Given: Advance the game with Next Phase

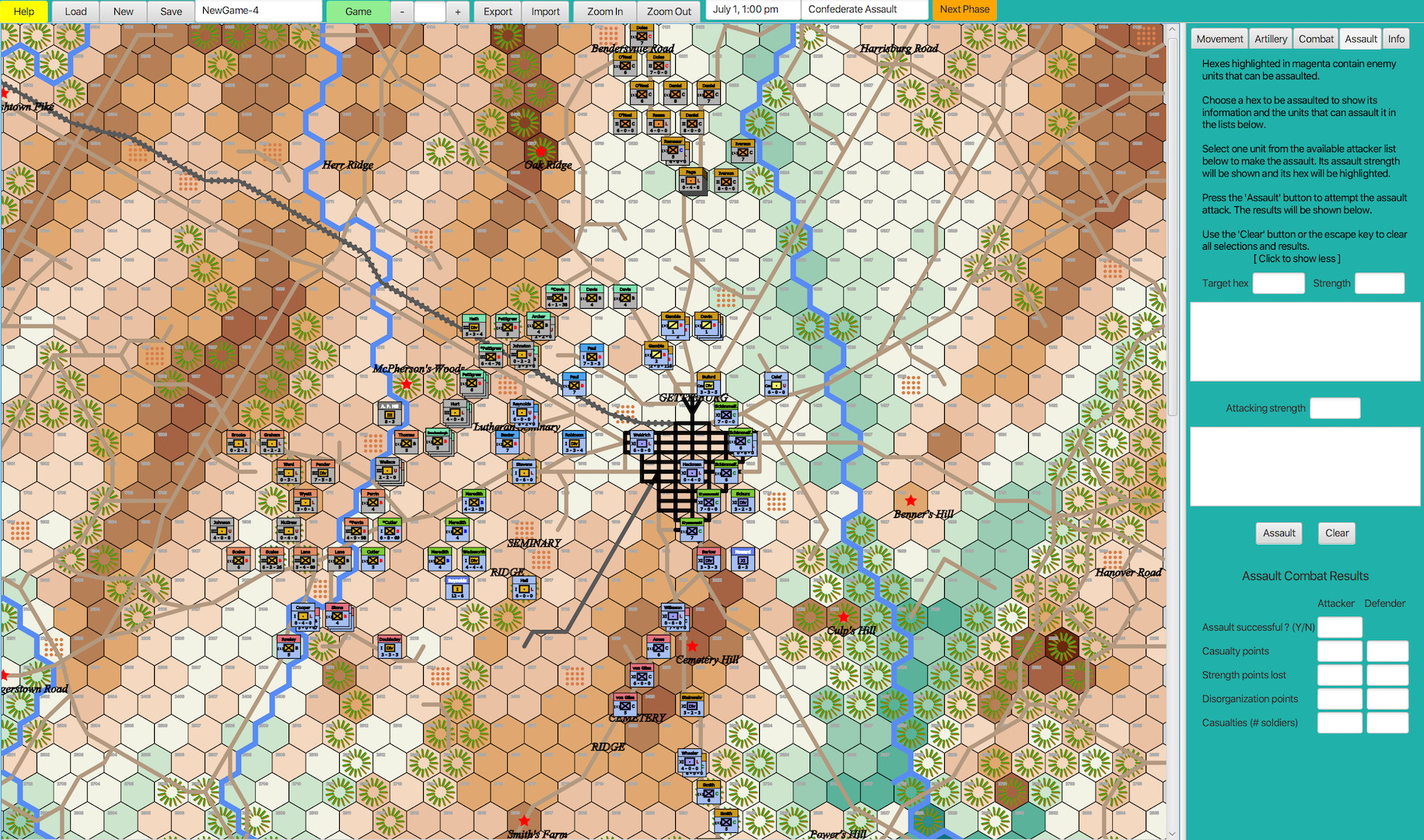Looking at the screenshot, I should tap(964, 10).
